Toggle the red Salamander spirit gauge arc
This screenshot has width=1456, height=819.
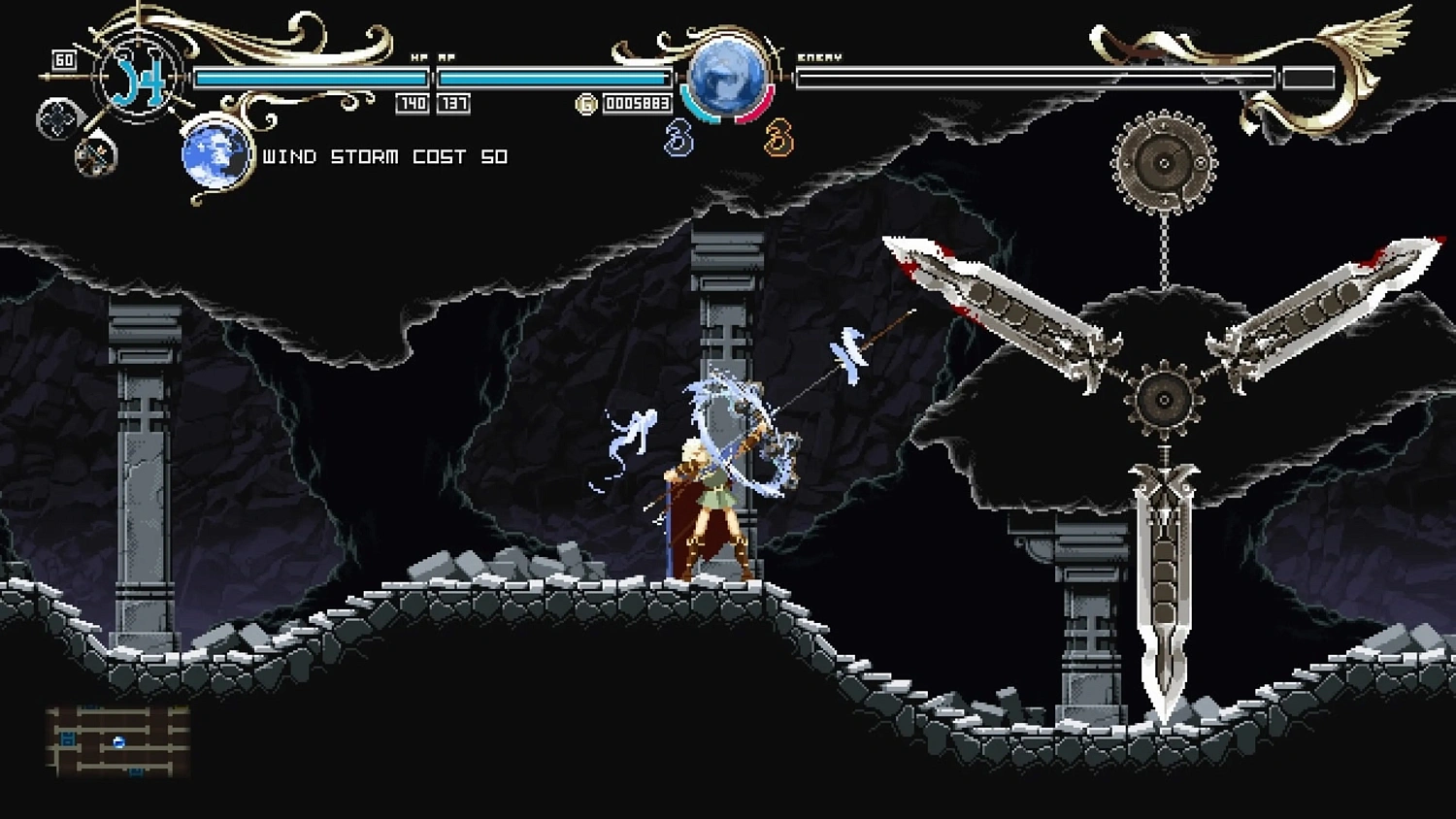(x=755, y=109)
